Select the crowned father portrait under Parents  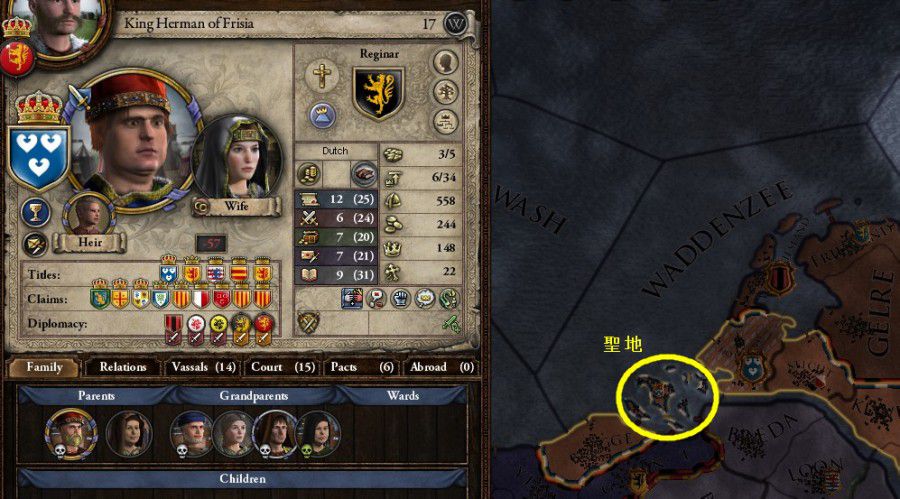click(x=72, y=431)
